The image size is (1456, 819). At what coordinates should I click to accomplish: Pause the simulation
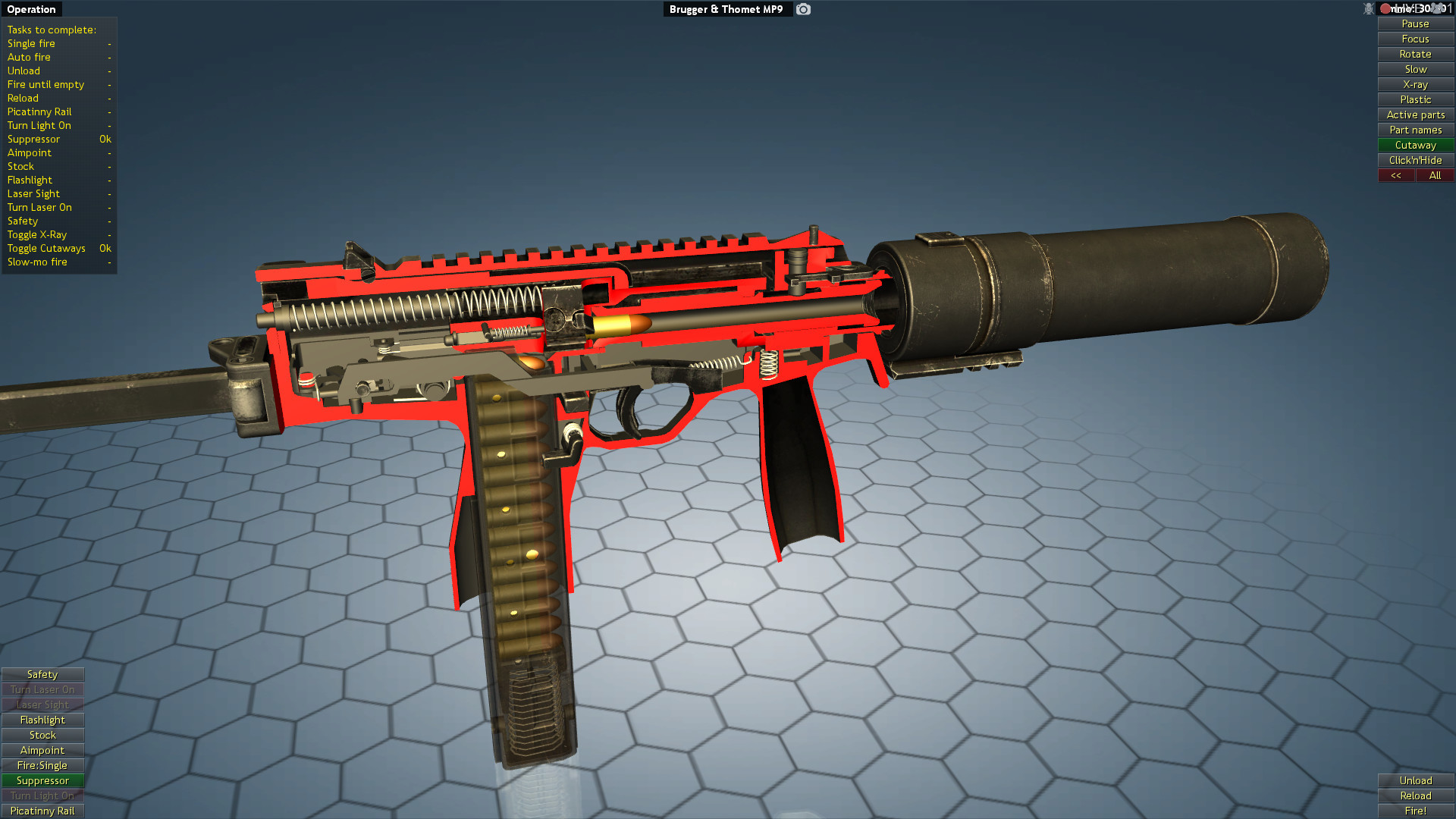click(x=1415, y=24)
